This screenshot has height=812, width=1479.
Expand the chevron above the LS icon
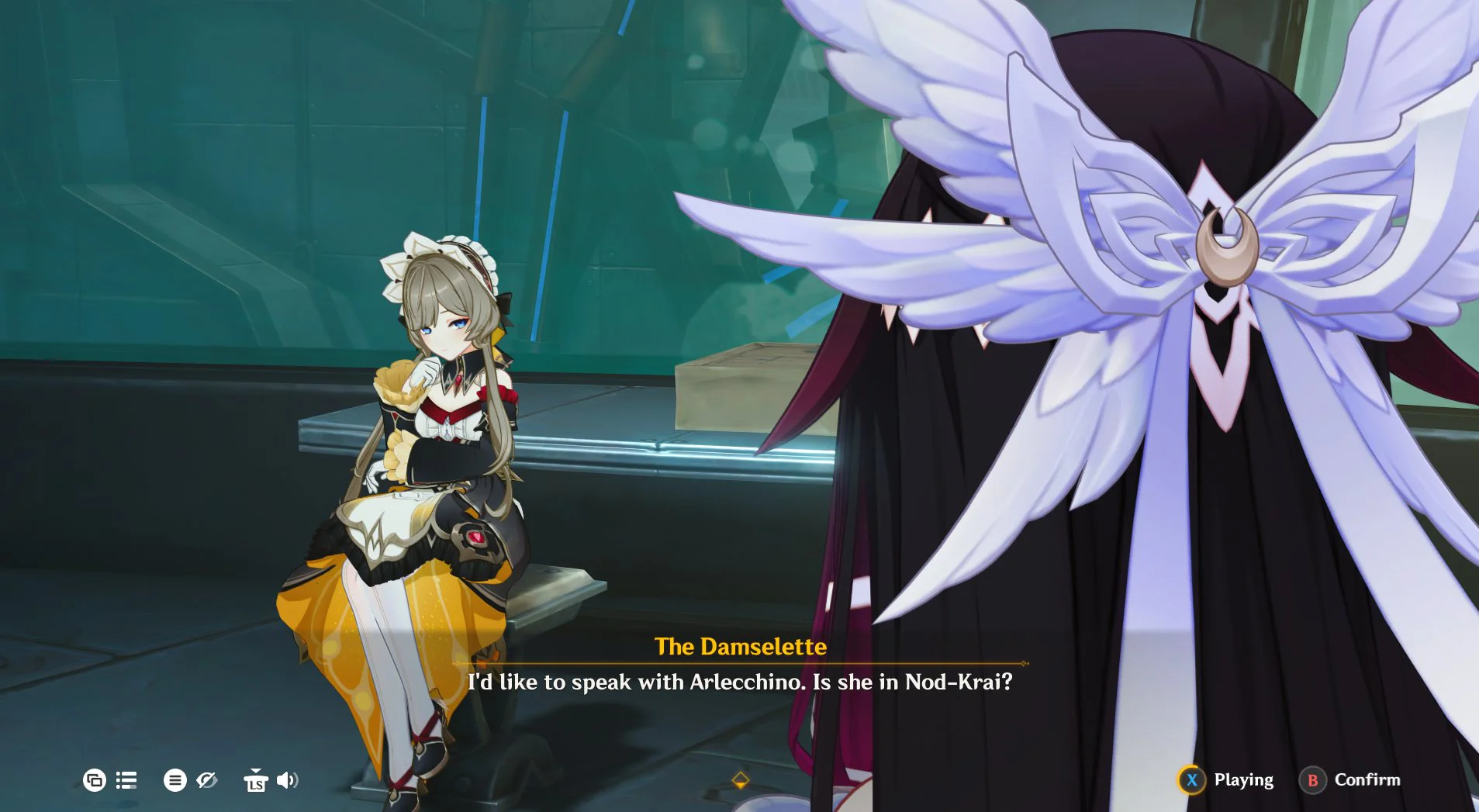256,770
